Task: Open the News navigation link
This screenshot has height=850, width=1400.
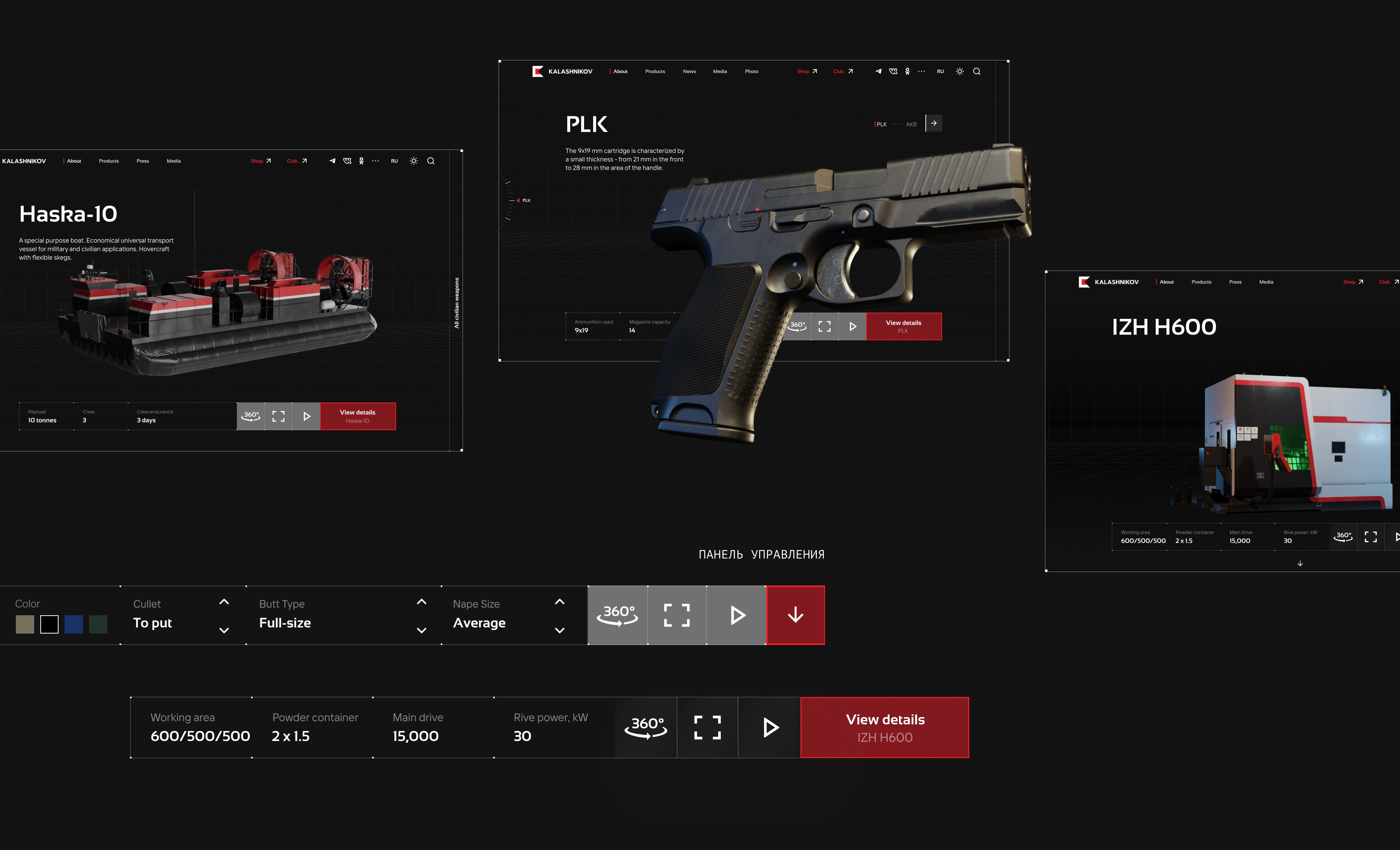Action: [x=689, y=71]
